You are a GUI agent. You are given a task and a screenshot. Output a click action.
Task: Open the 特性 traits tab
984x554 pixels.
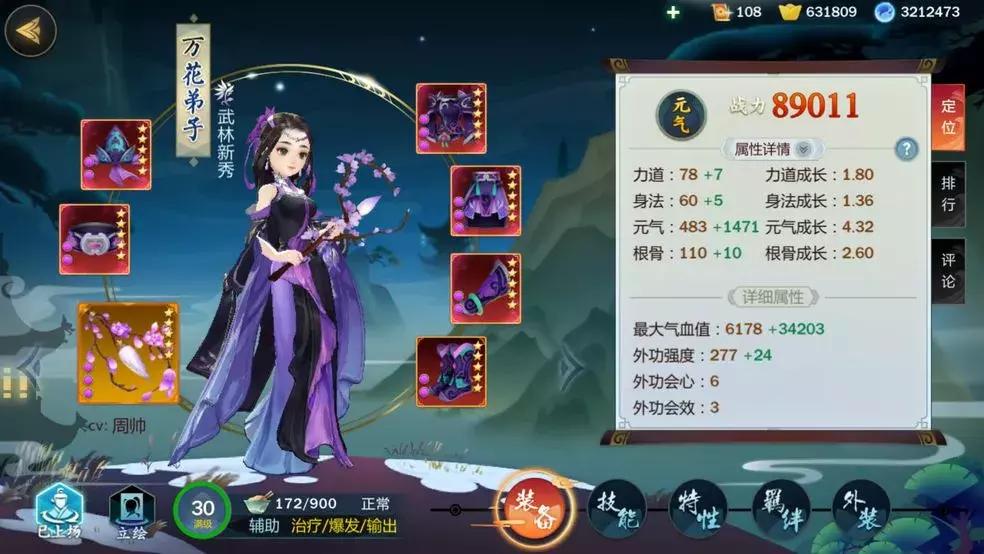coord(698,510)
